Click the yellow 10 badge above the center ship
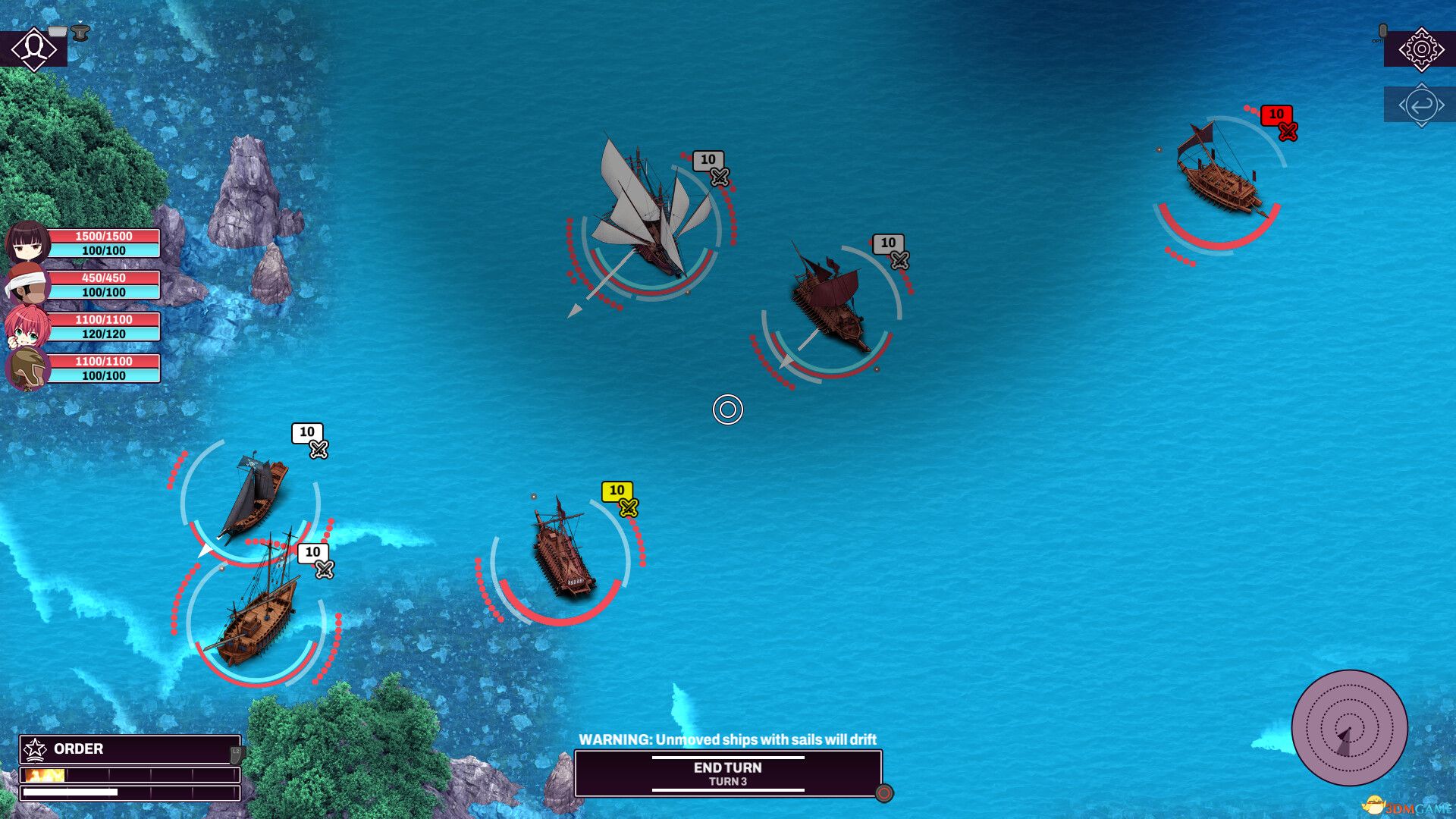The width and height of the screenshot is (1456, 819). point(619,491)
